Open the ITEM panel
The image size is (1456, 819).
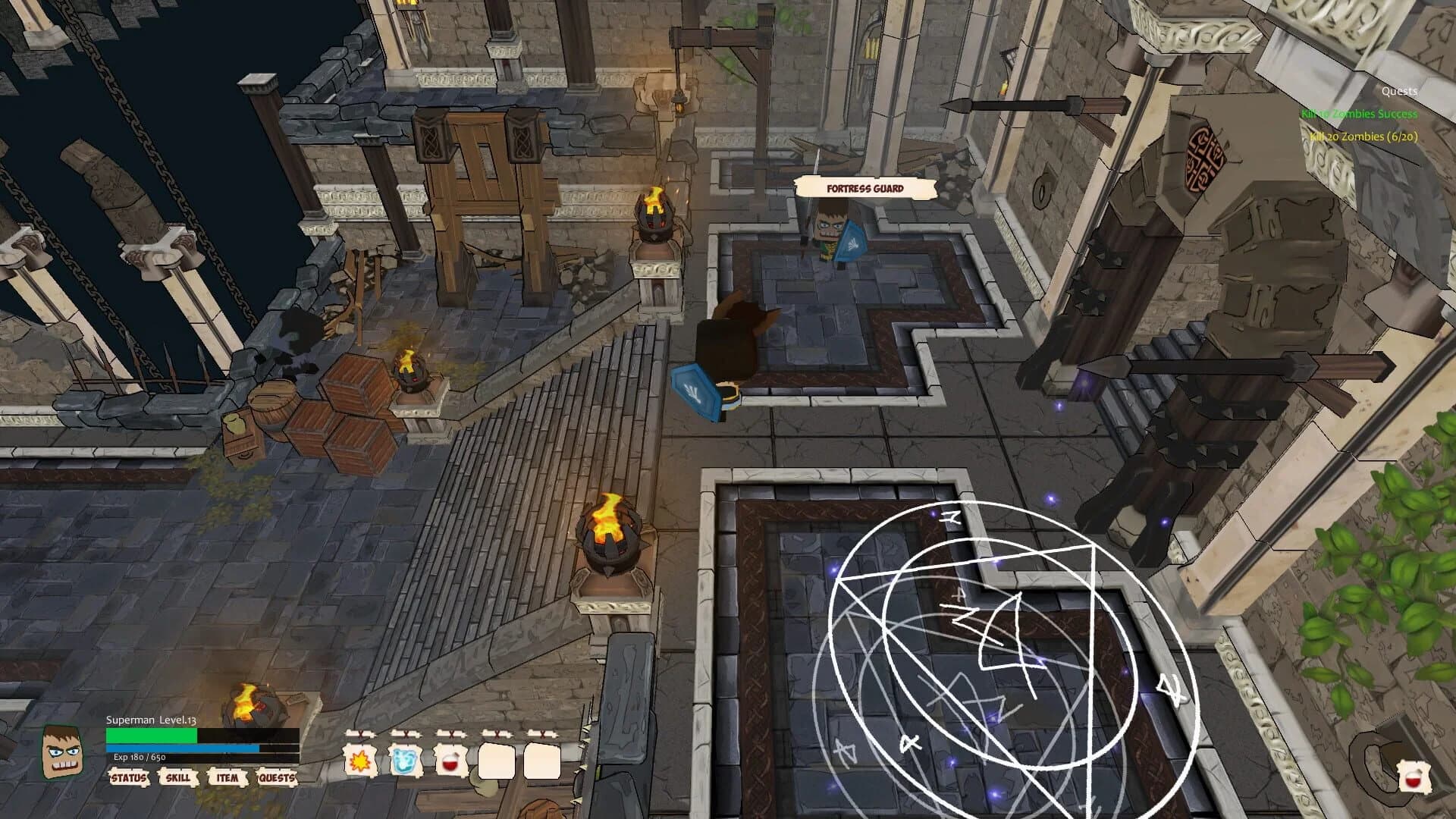coord(227,778)
